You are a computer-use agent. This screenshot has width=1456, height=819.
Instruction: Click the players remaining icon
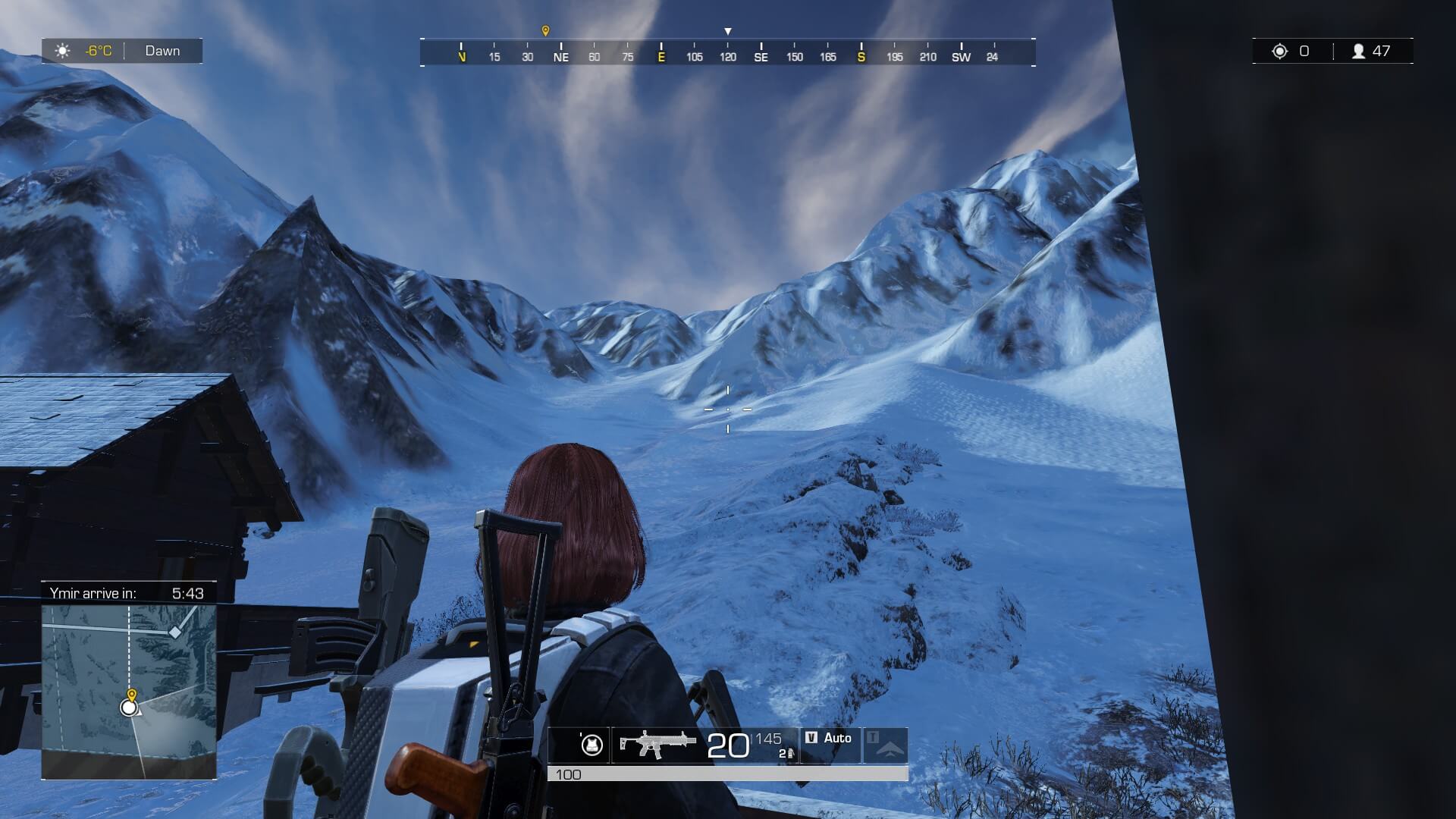[x=1359, y=52]
